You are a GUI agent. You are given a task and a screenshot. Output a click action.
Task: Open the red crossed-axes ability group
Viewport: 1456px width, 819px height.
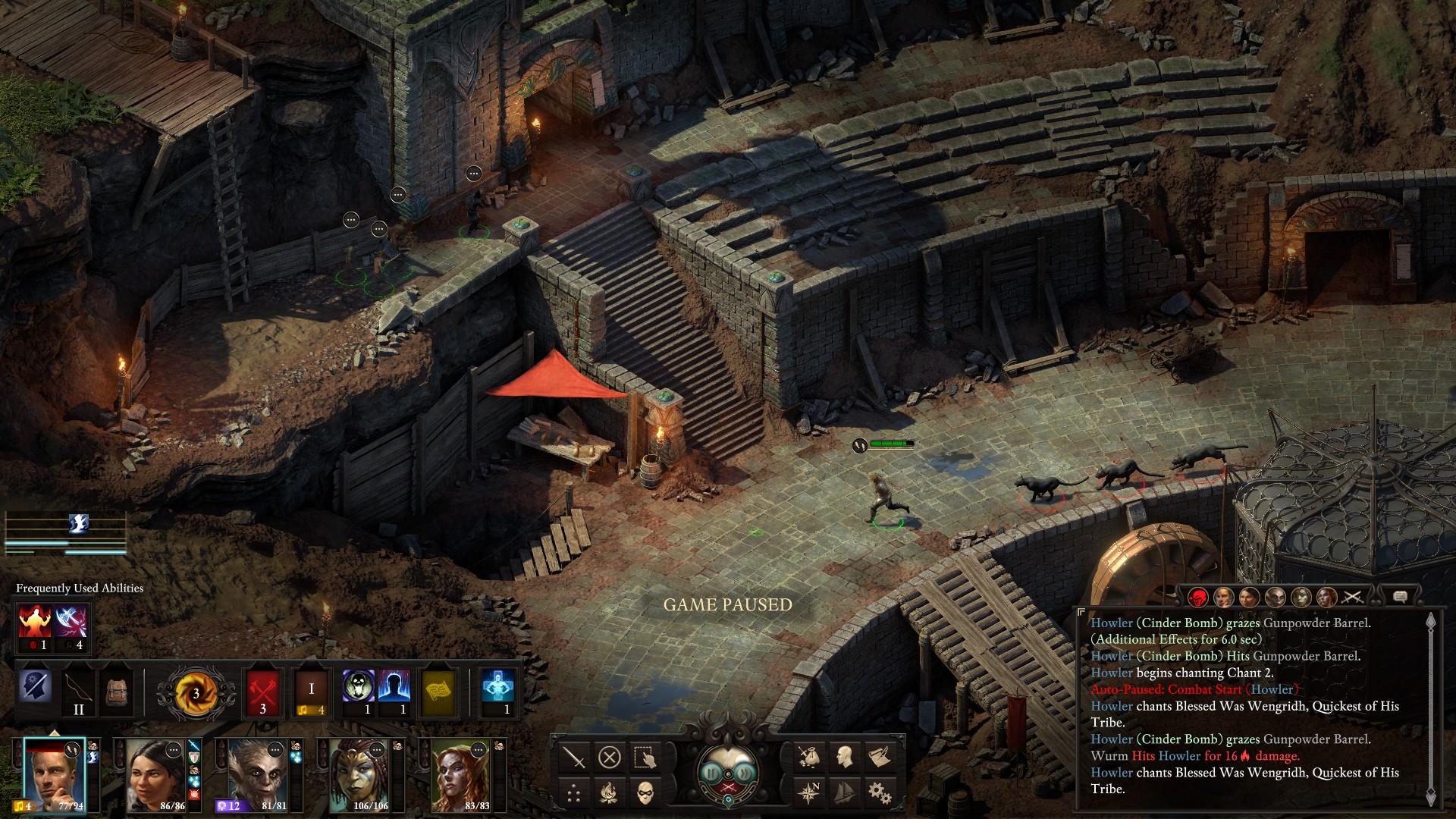pos(263,692)
